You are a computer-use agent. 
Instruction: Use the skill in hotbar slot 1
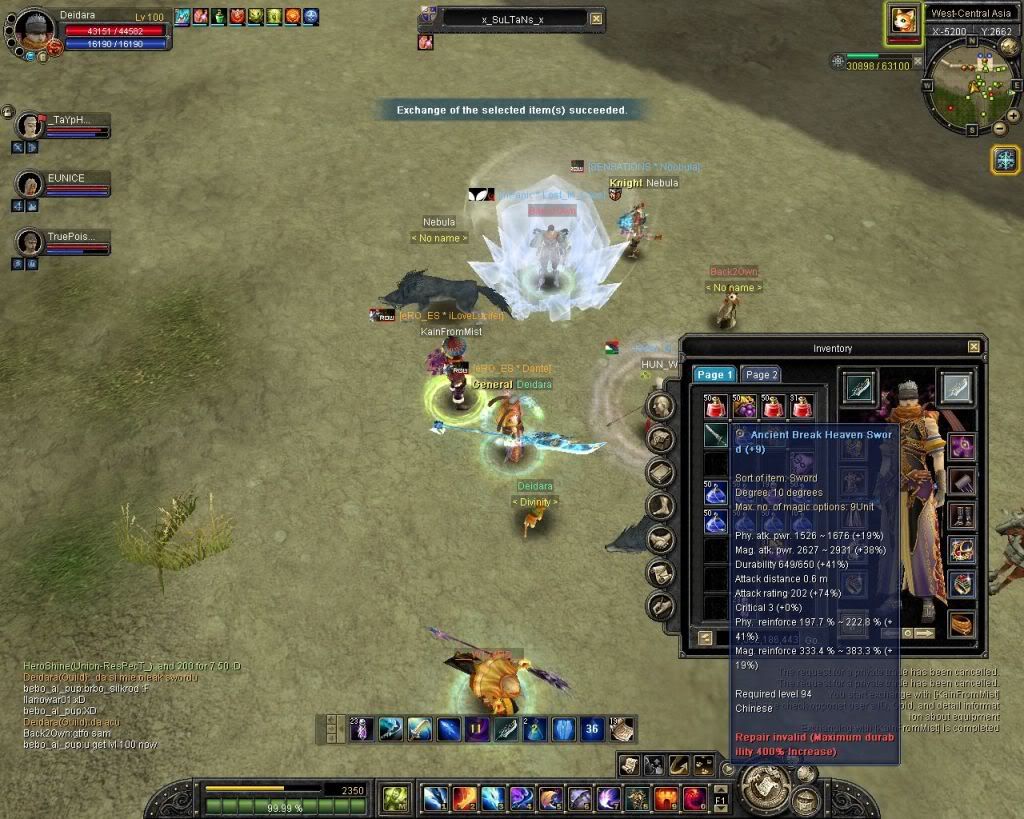(x=435, y=798)
